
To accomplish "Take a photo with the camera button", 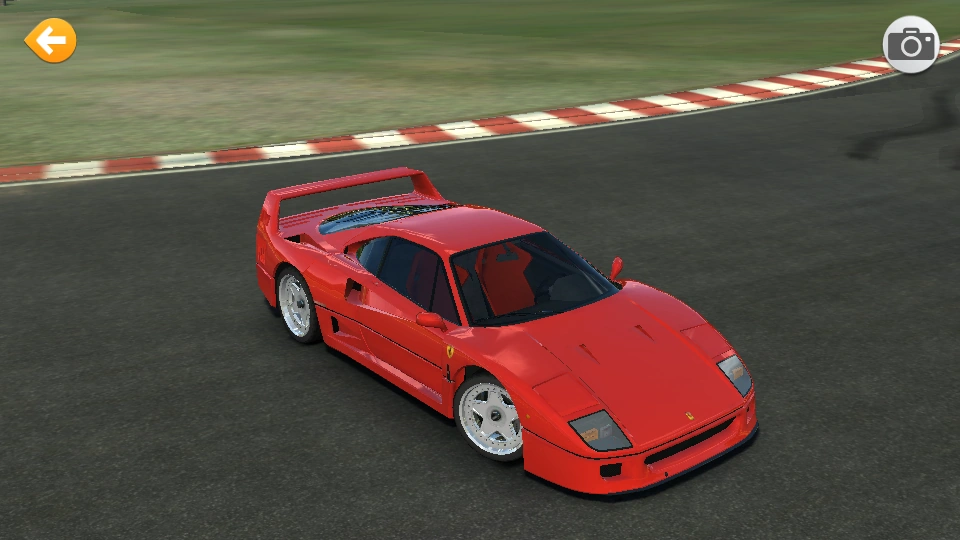I will (x=910, y=44).
